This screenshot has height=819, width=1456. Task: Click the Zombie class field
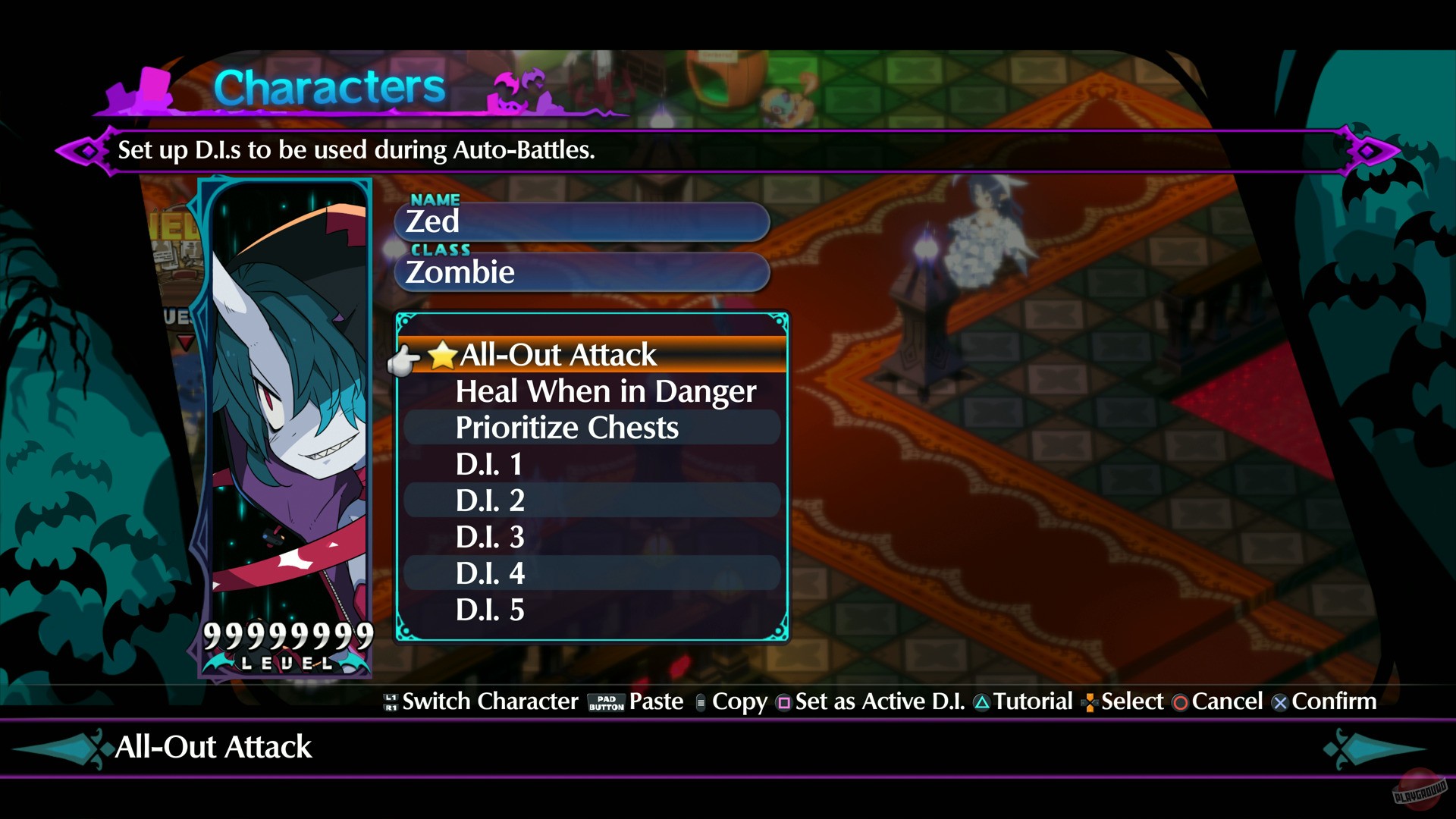coord(580,272)
